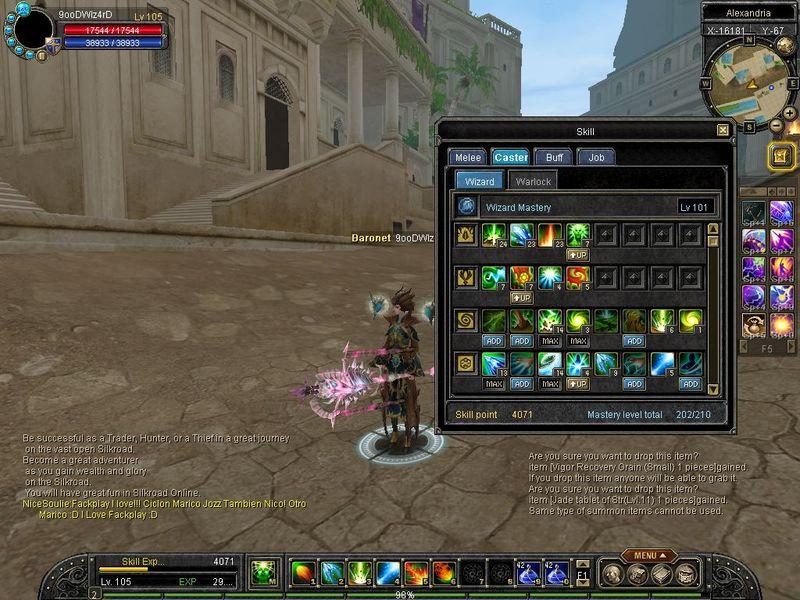Click the gold-framed star icon below the minimap
The width and height of the screenshot is (800, 600).
click(x=781, y=155)
